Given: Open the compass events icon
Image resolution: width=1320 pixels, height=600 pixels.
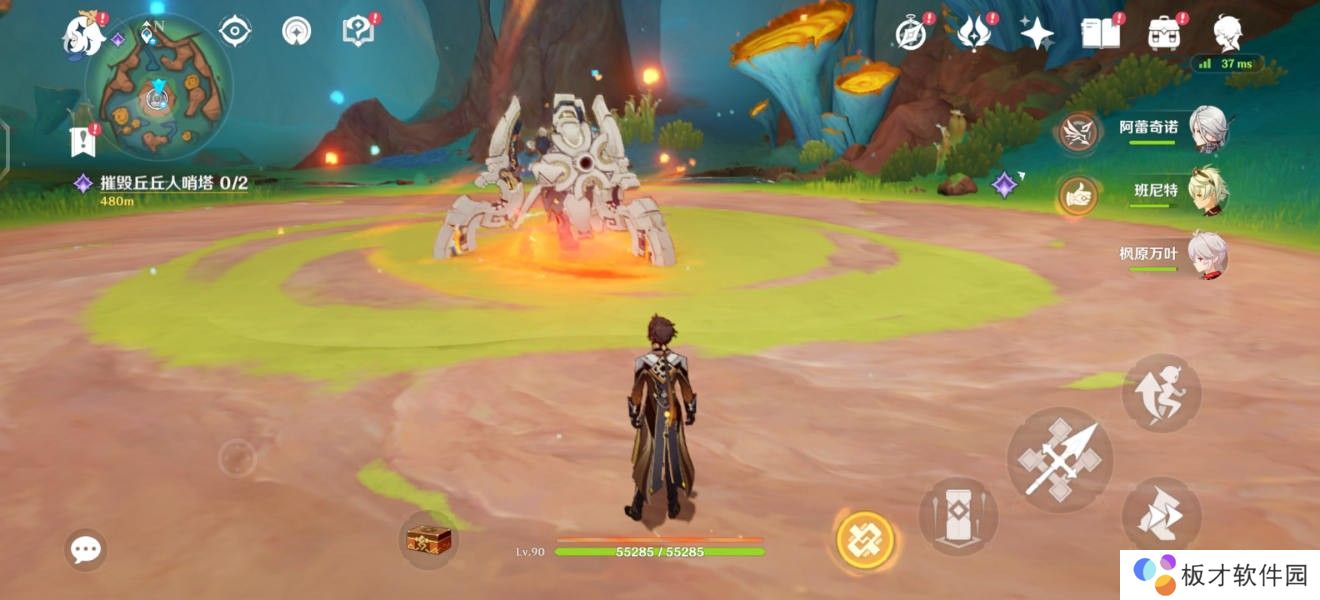Looking at the screenshot, I should (911, 34).
